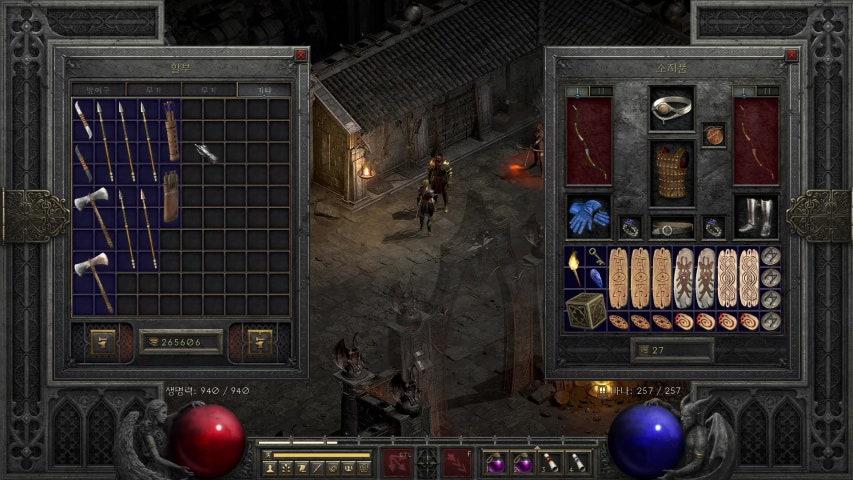Image resolution: width=853 pixels, height=480 pixels.
Task: Select the equipped belt slot
Action: click(x=671, y=227)
